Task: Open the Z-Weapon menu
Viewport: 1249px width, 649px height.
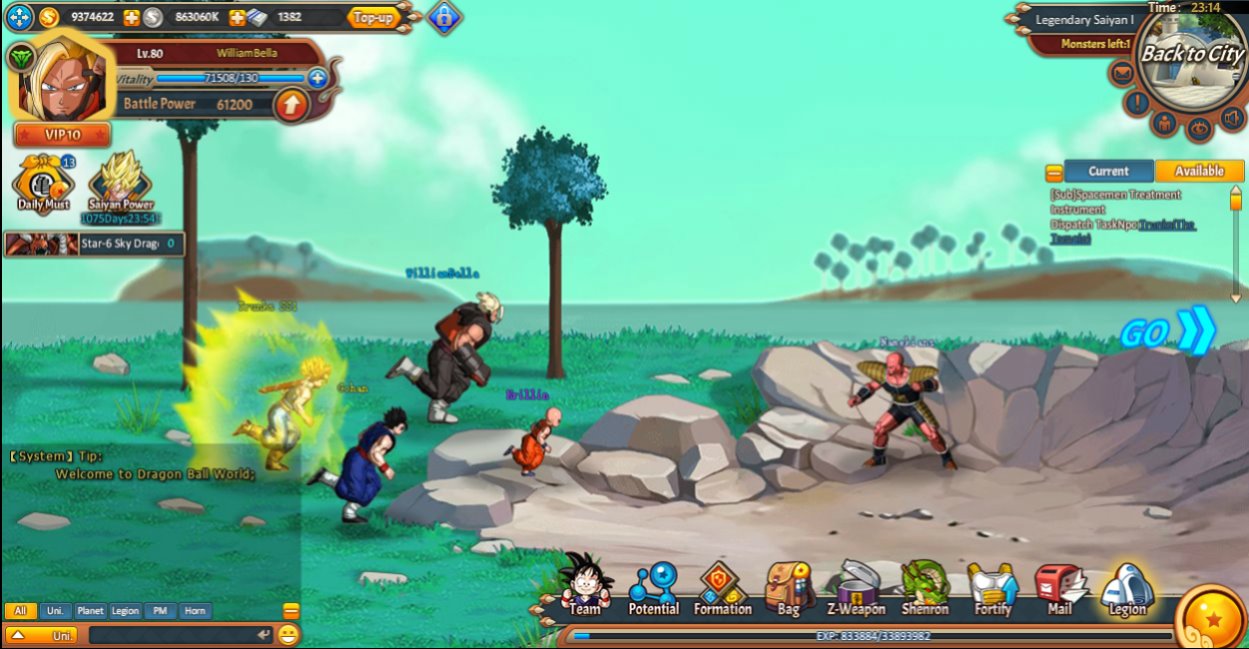Action: pyautogui.click(x=856, y=588)
